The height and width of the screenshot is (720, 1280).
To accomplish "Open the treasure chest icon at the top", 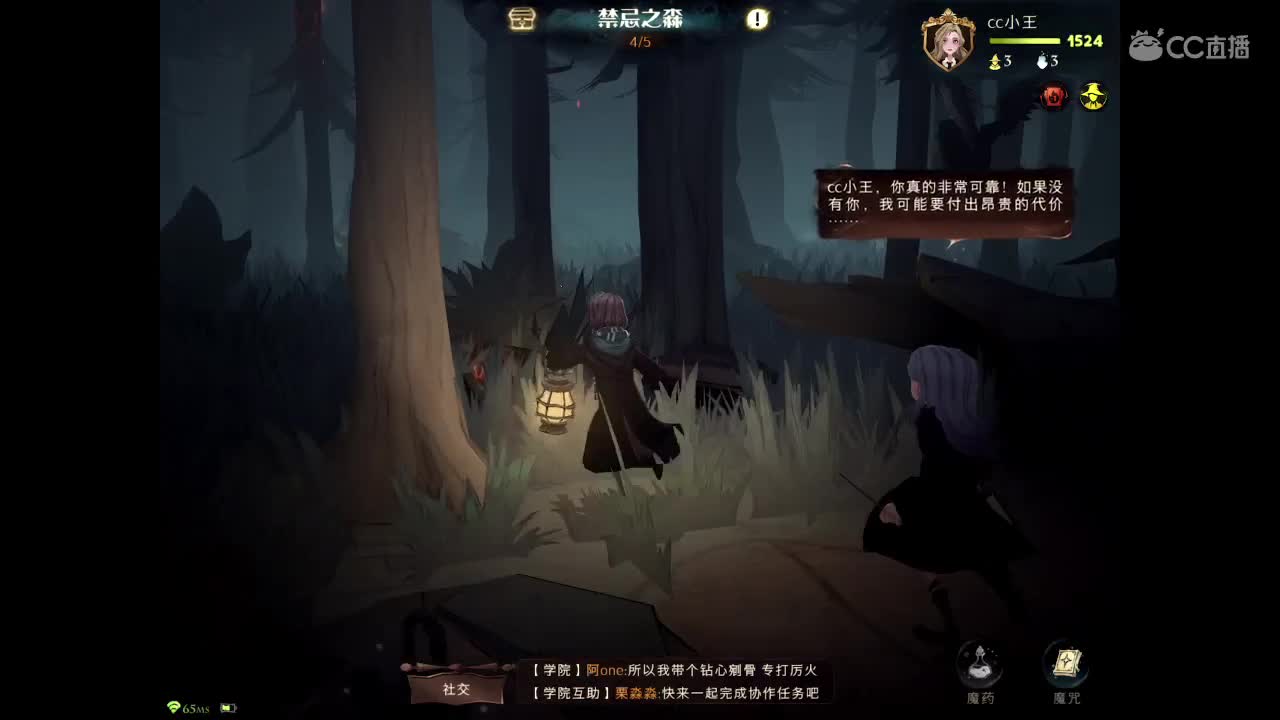I will coord(524,19).
